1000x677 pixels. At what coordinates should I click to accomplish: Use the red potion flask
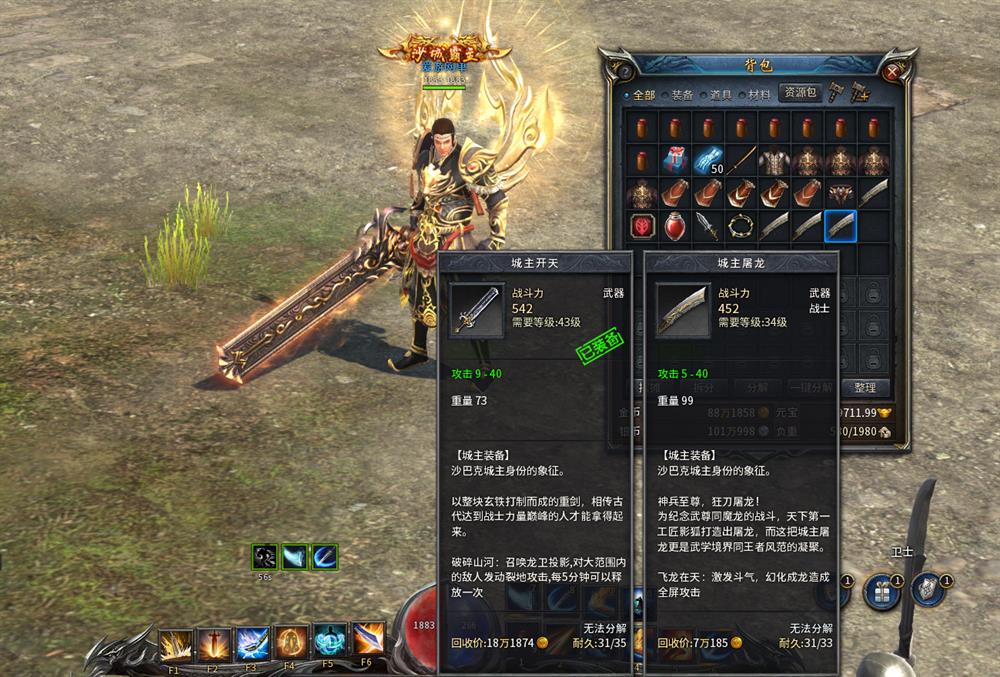point(674,225)
